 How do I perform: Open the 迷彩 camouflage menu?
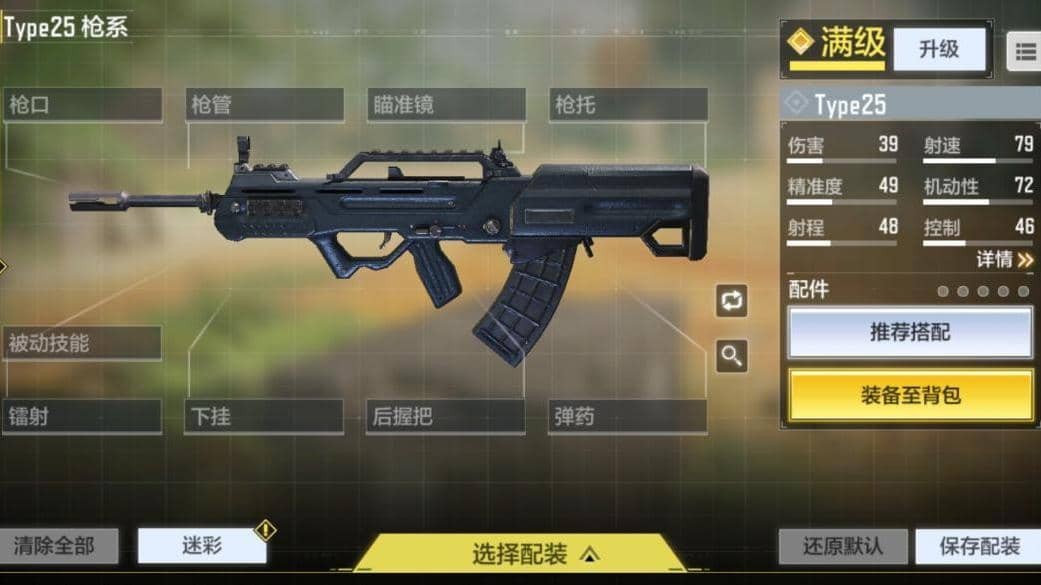tap(202, 546)
